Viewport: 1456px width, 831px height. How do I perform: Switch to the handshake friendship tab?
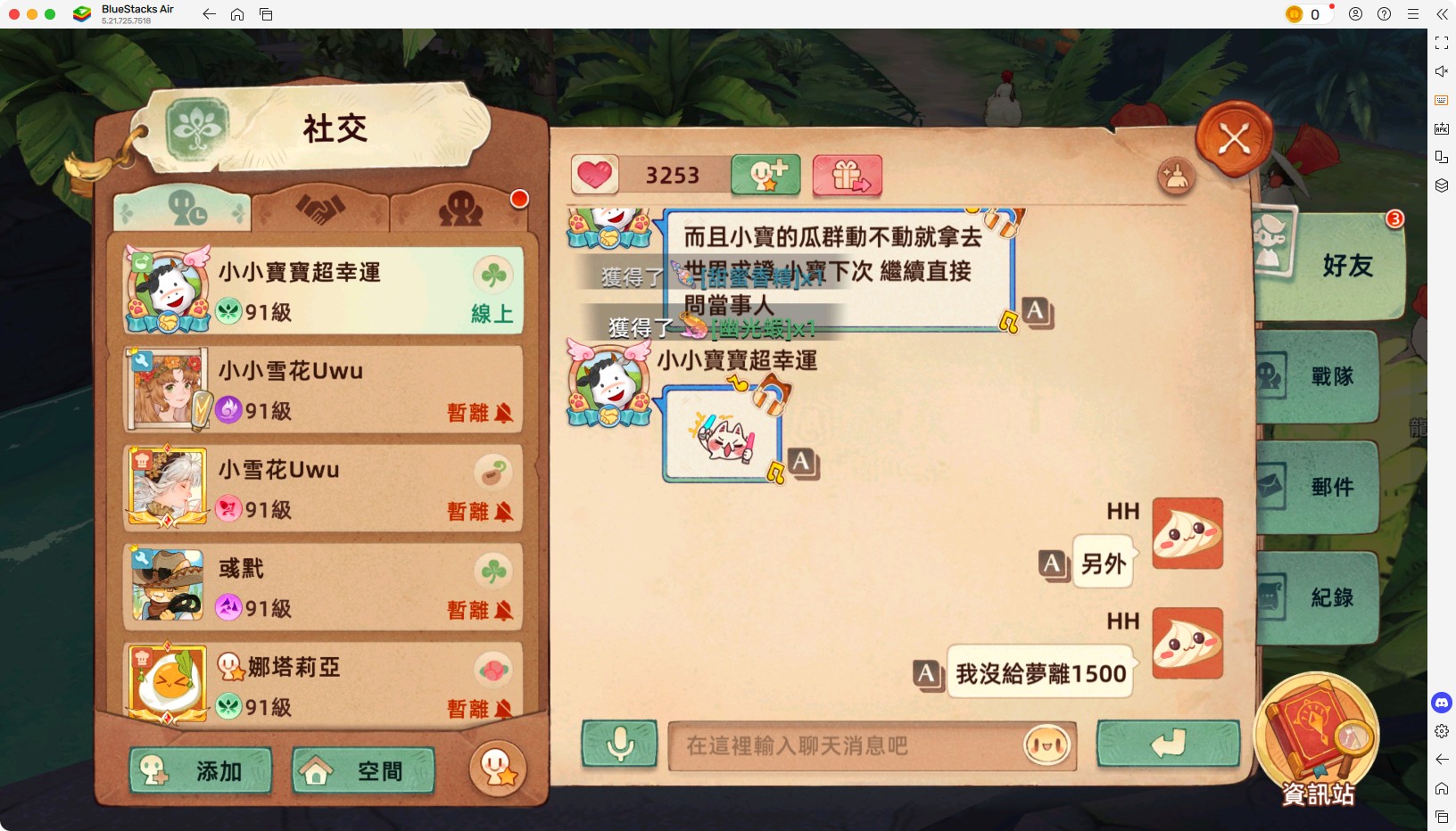(321, 210)
